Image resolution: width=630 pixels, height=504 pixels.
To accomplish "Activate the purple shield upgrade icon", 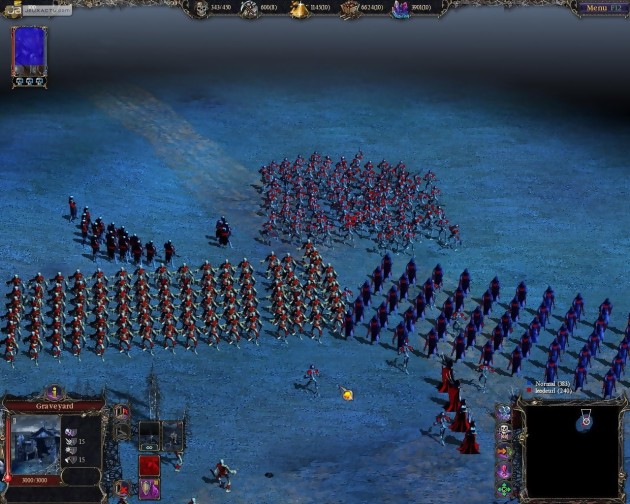I will point(149,488).
